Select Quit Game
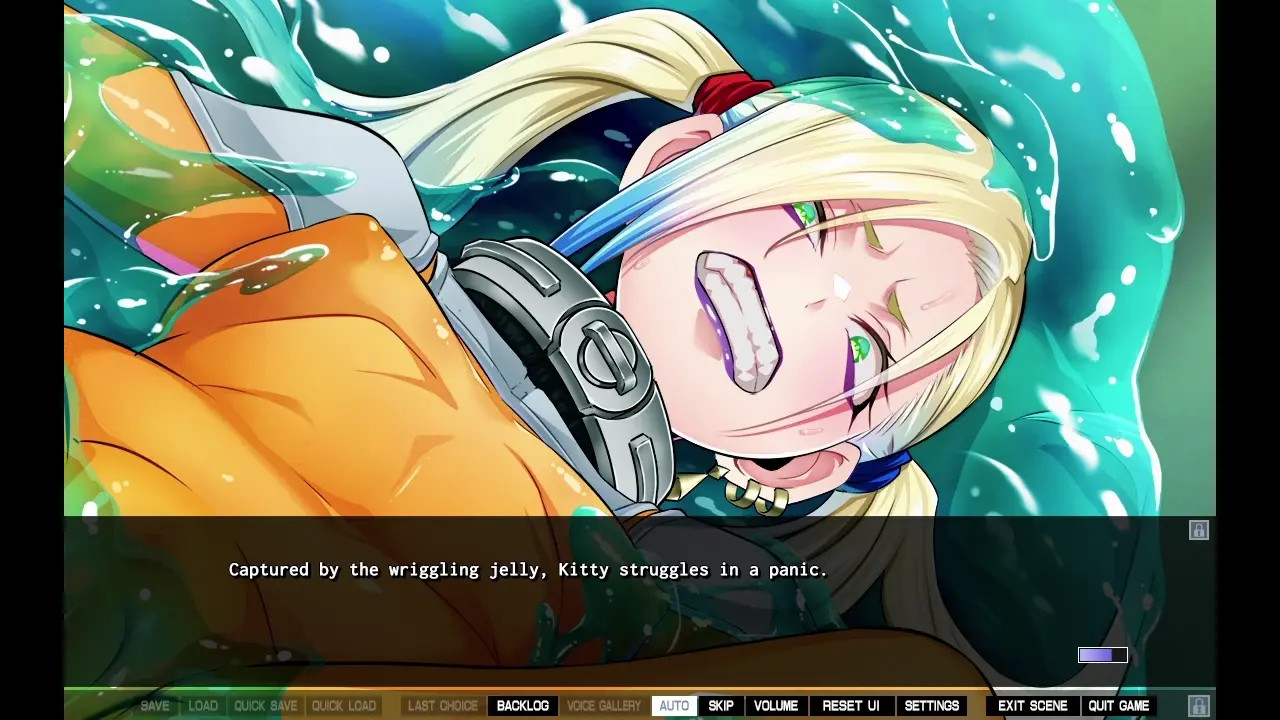The width and height of the screenshot is (1280, 720). pyautogui.click(x=1119, y=706)
